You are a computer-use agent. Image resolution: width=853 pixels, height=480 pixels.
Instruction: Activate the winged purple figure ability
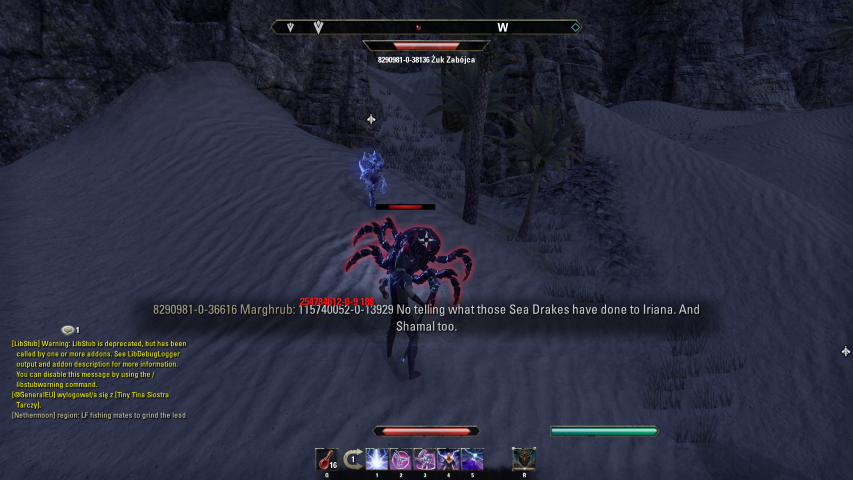449,459
